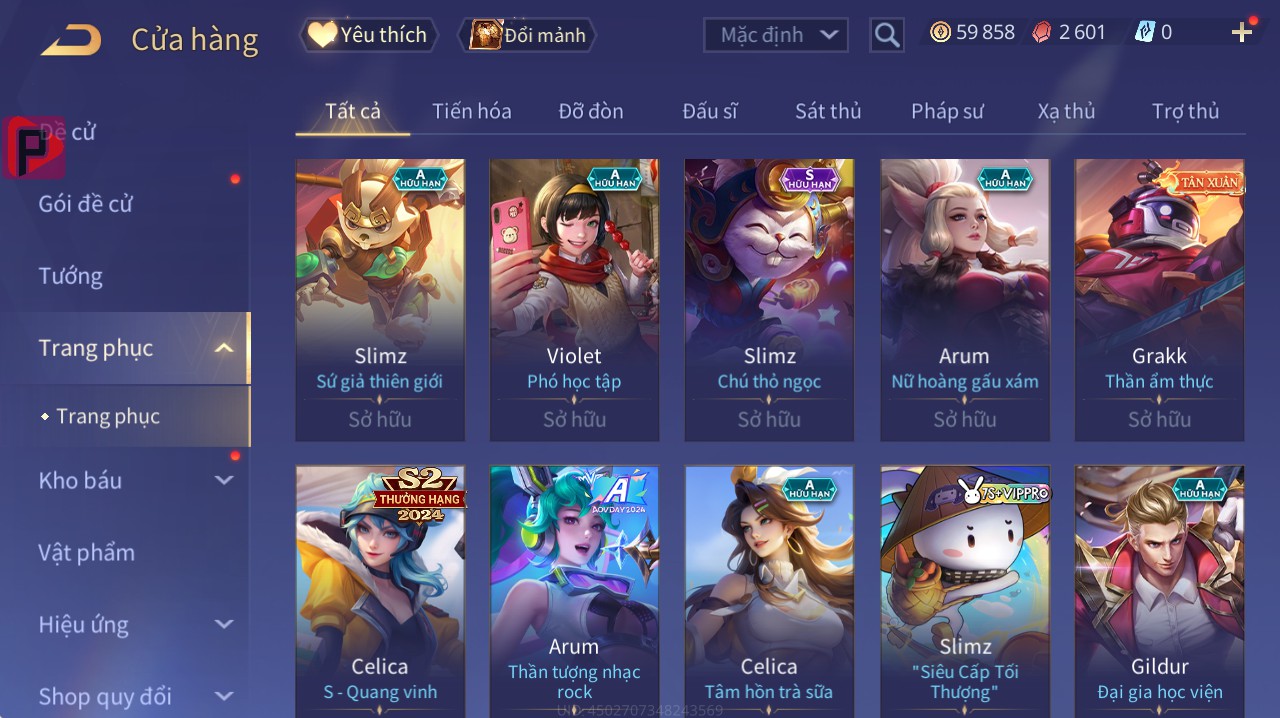The image size is (1280, 718).
Task: Go to the Tướng shop section
Action: pyautogui.click(x=71, y=276)
